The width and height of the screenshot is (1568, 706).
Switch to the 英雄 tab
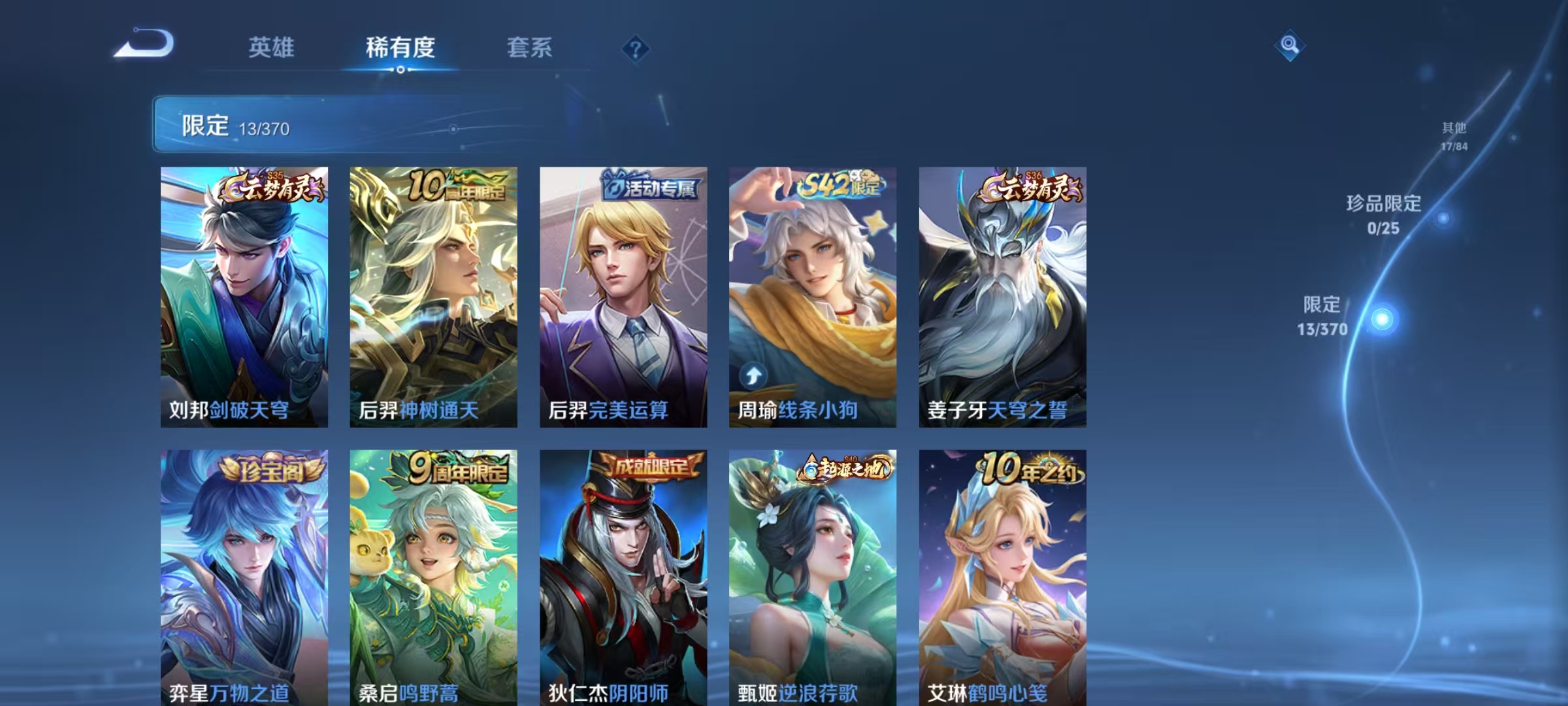click(x=272, y=47)
